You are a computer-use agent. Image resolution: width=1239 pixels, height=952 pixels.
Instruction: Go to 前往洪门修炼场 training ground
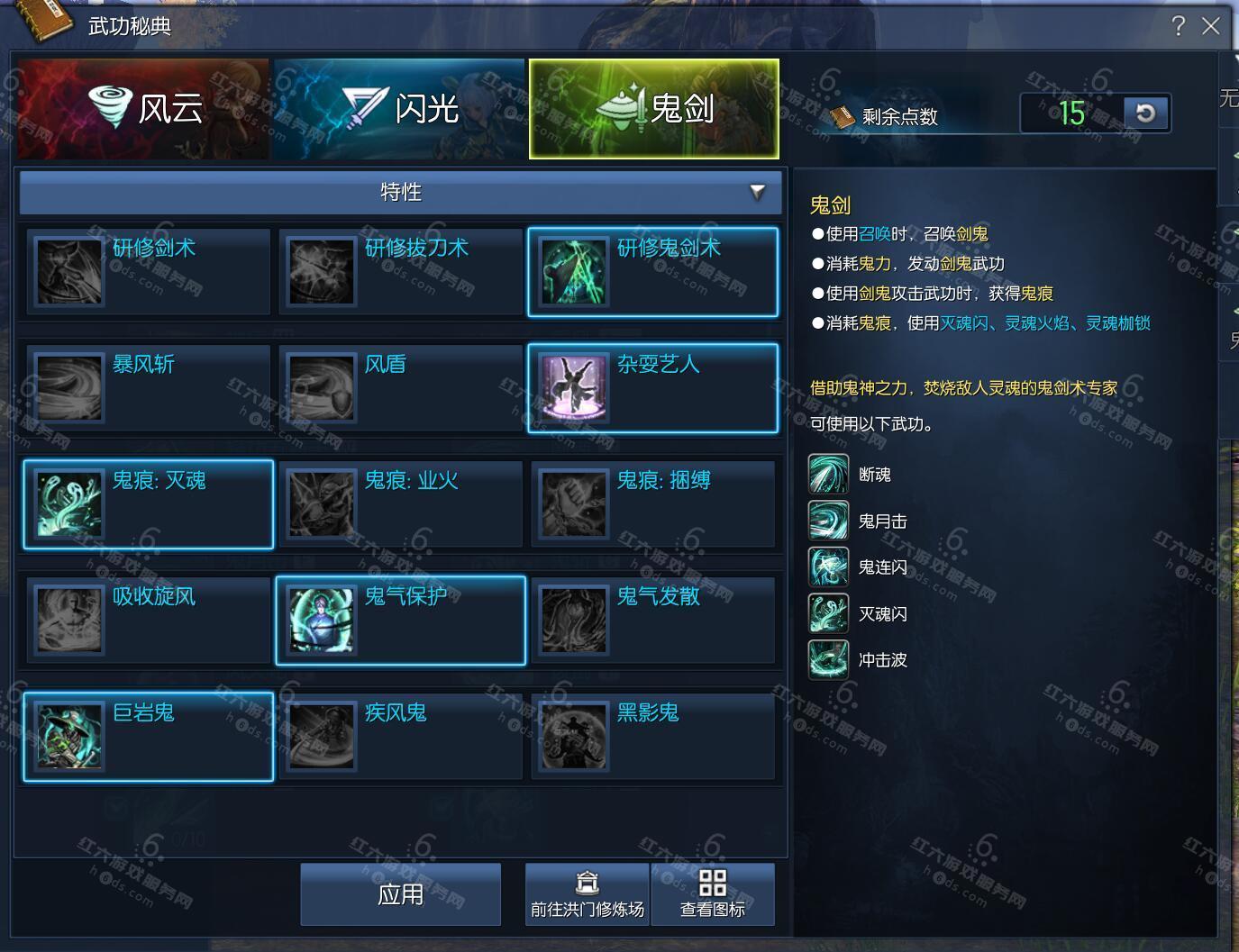(x=587, y=893)
